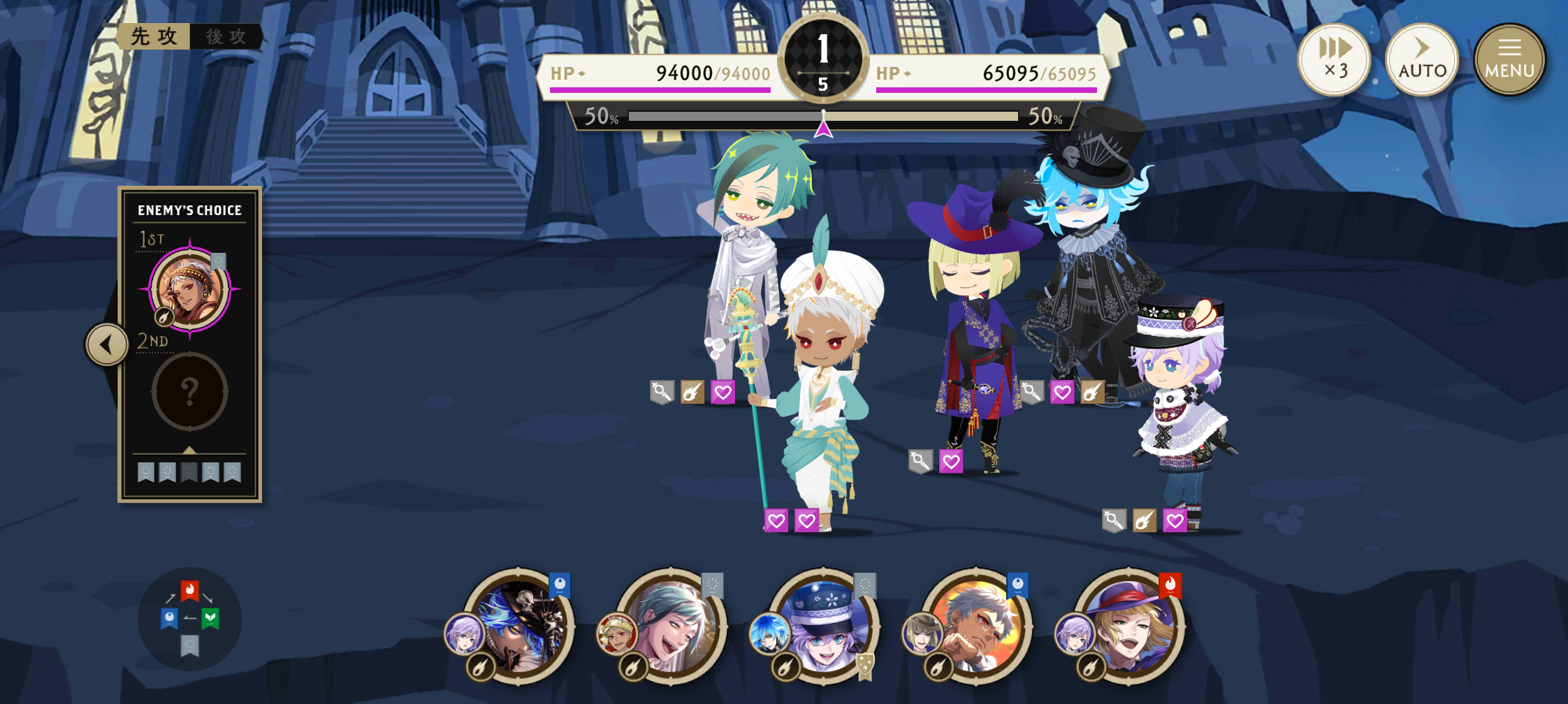Choose the teal-haired grinning character card

pos(673,625)
